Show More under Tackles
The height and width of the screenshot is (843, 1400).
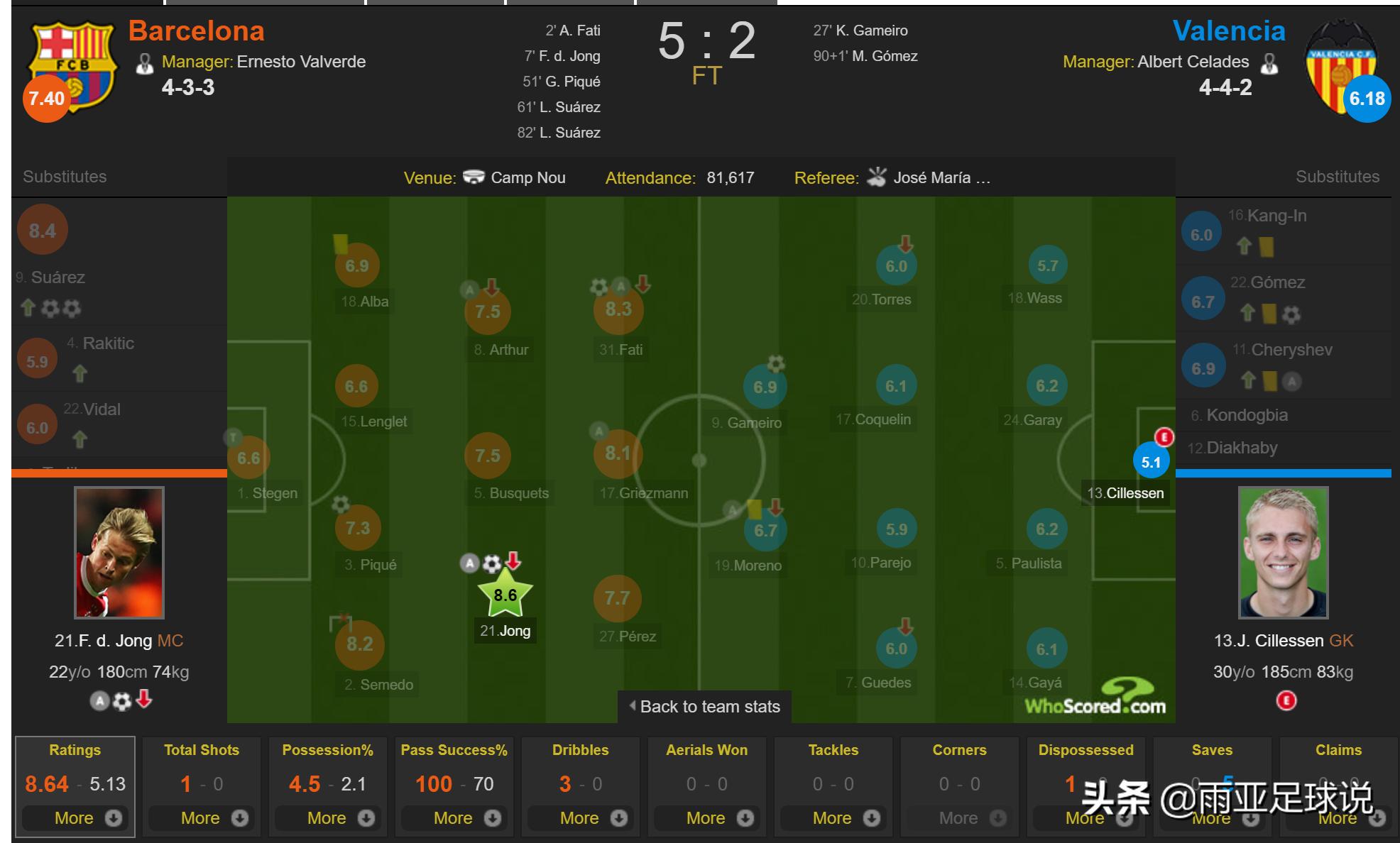point(833,818)
